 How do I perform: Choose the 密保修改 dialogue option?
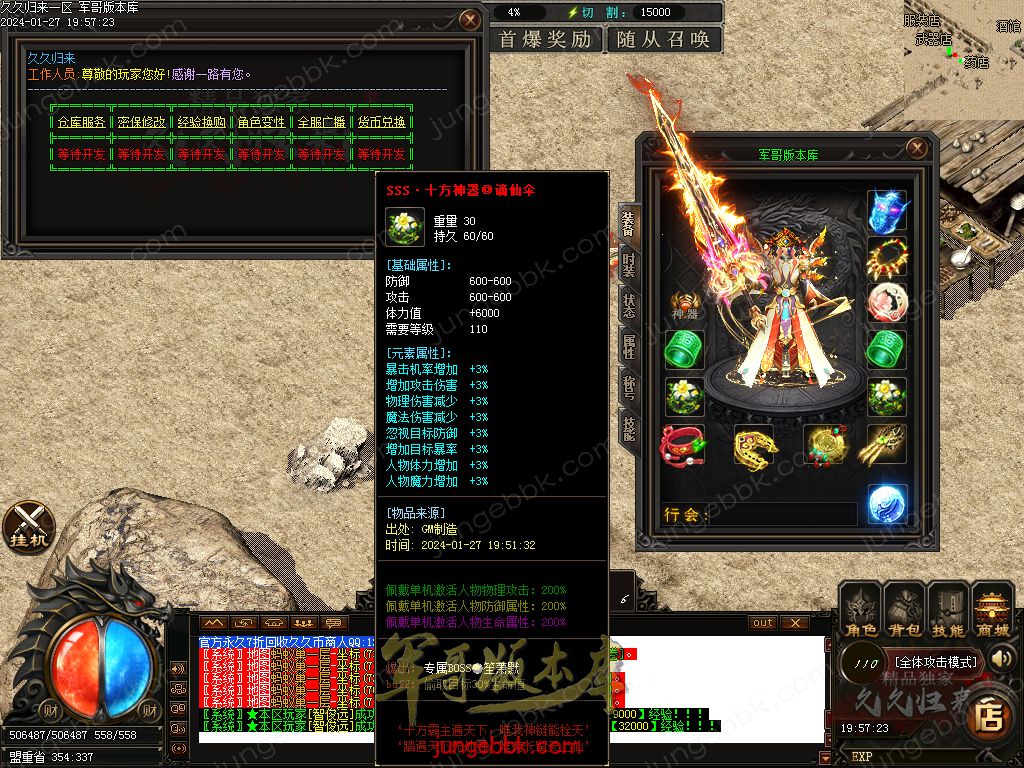[141, 122]
